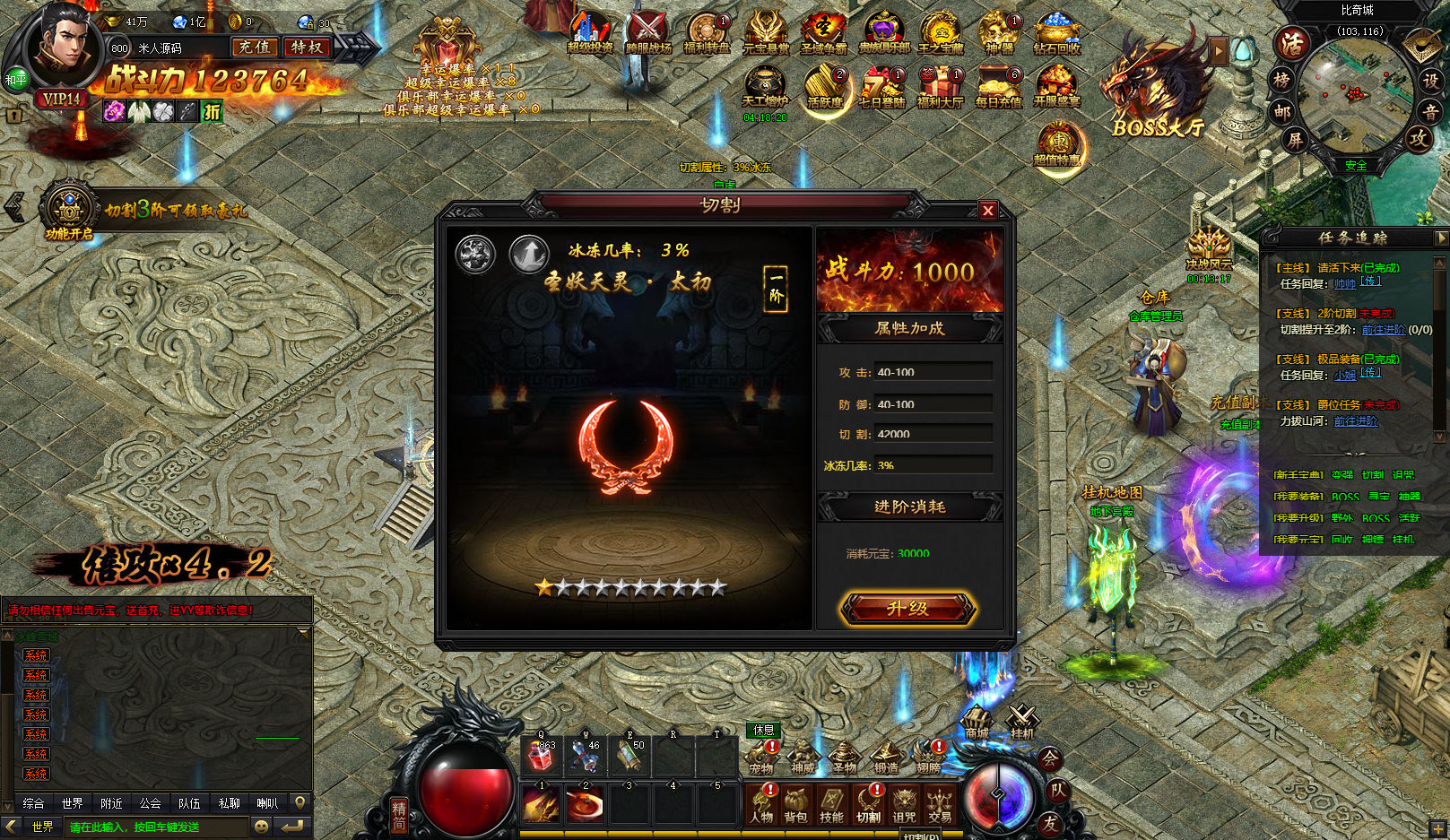Image resolution: width=1450 pixels, height=840 pixels.
Task: Close the 切割 panel
Action: [987, 211]
